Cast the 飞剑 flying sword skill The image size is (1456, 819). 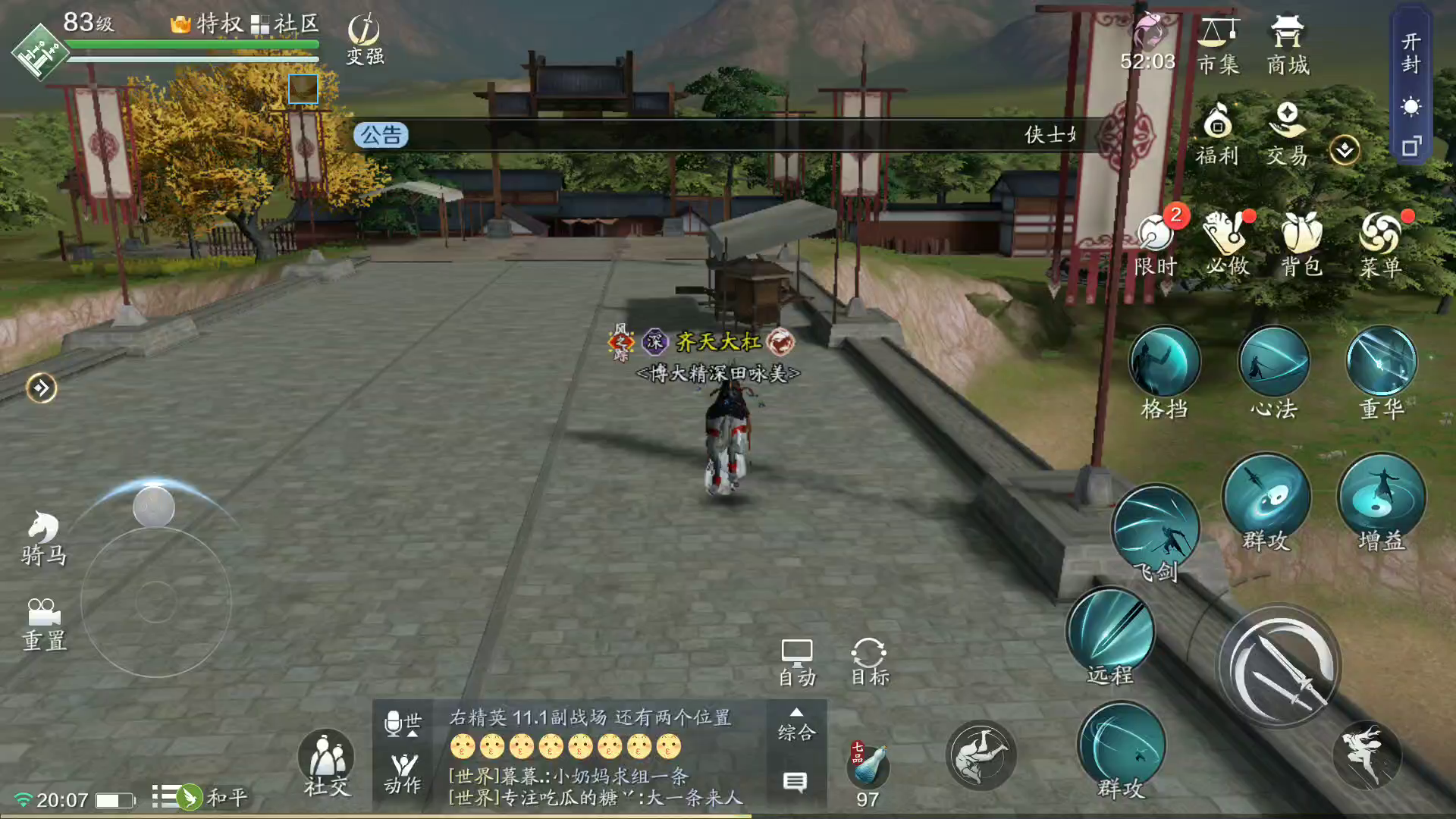[1155, 529]
